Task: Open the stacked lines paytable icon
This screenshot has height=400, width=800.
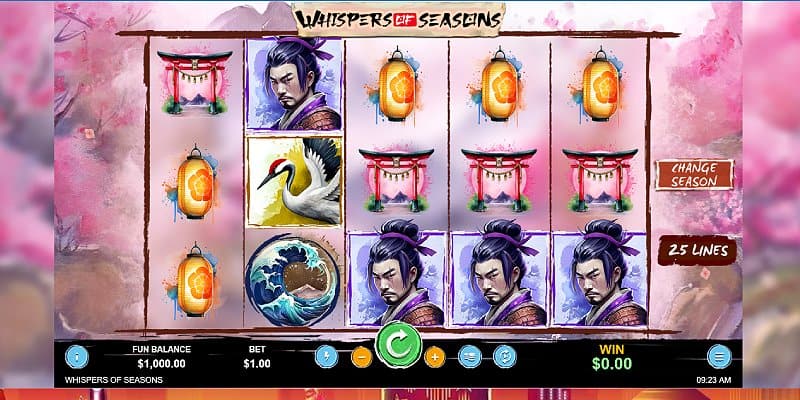Action: 470,356
